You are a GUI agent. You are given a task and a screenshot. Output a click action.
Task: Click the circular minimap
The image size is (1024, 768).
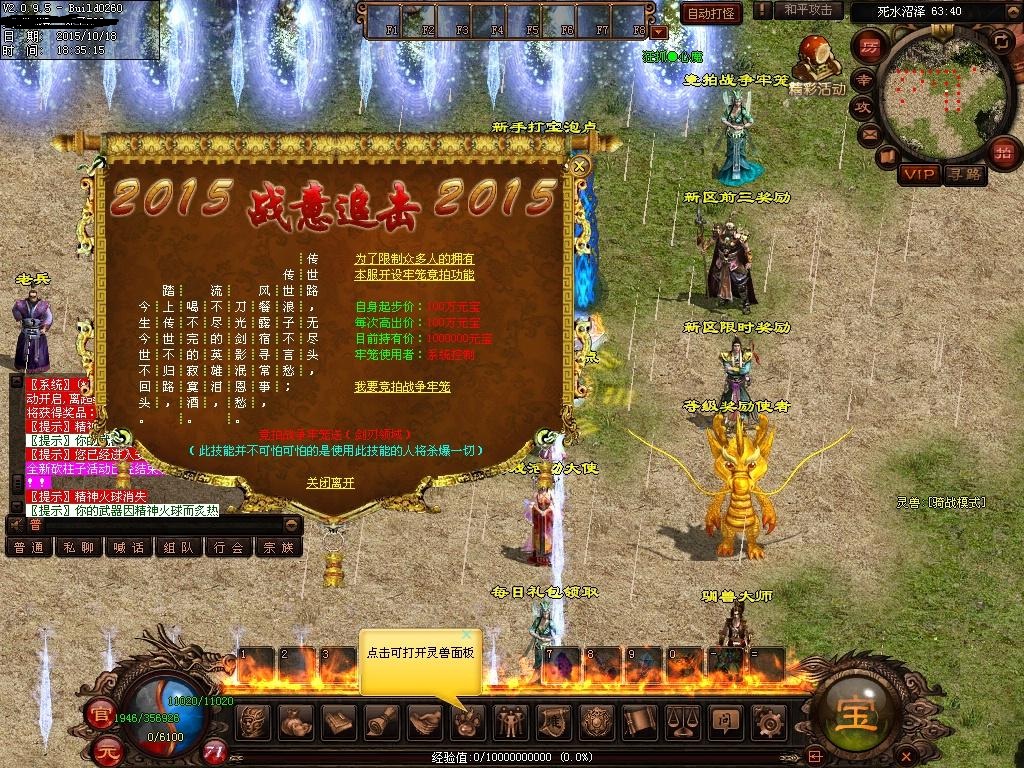pos(937,88)
